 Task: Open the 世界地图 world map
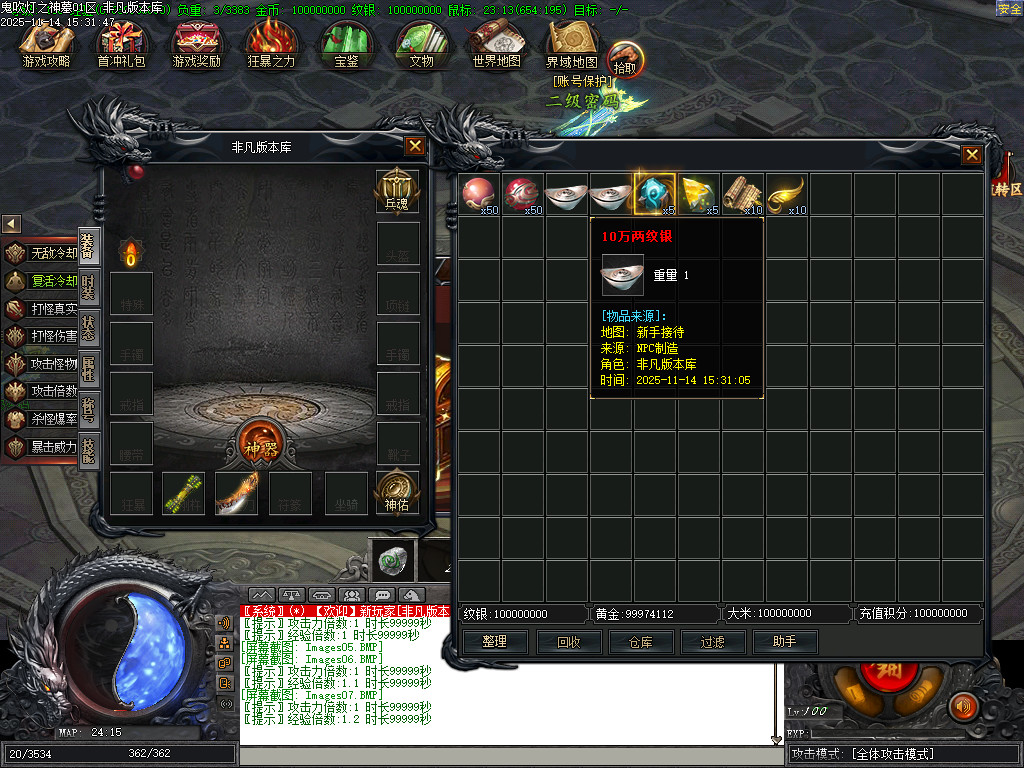click(496, 45)
